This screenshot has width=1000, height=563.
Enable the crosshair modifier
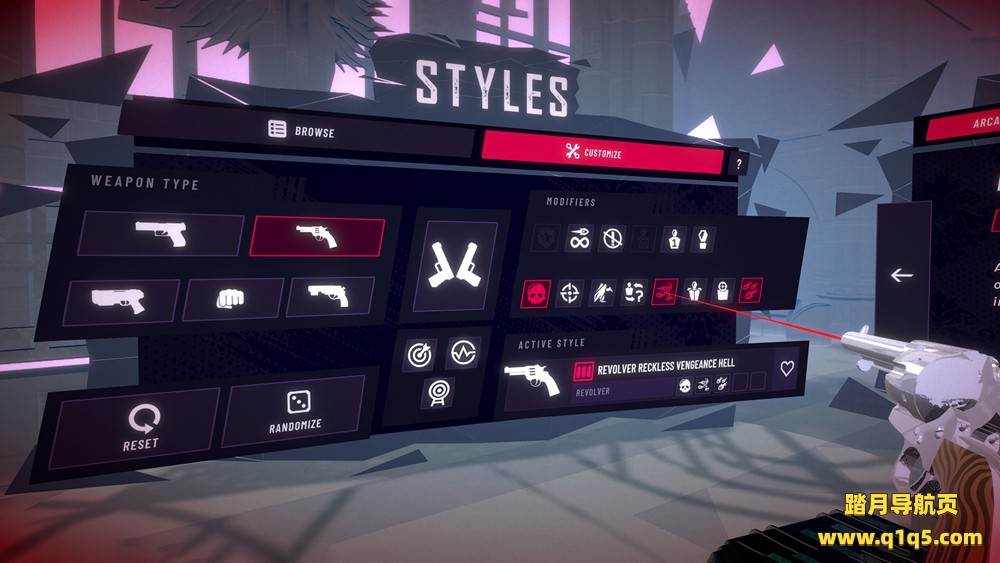click(x=570, y=292)
